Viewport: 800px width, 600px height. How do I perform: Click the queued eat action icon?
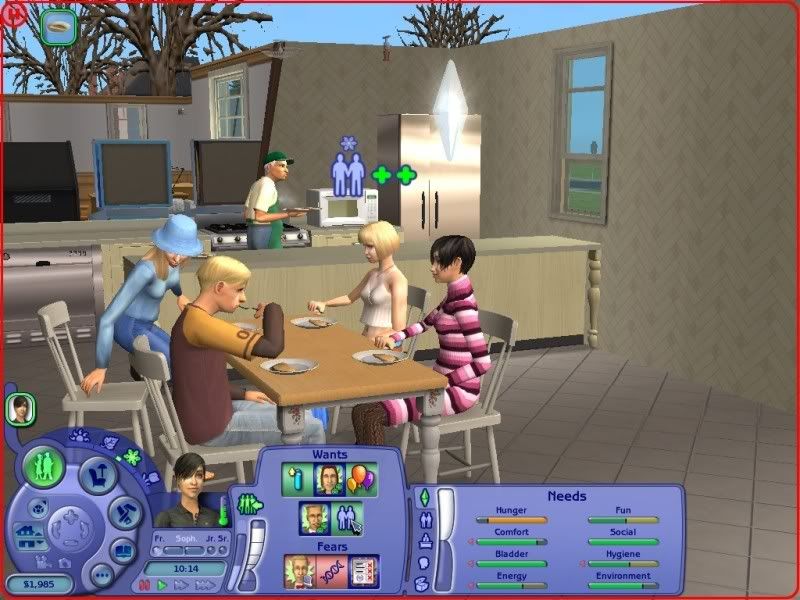click(x=60, y=25)
